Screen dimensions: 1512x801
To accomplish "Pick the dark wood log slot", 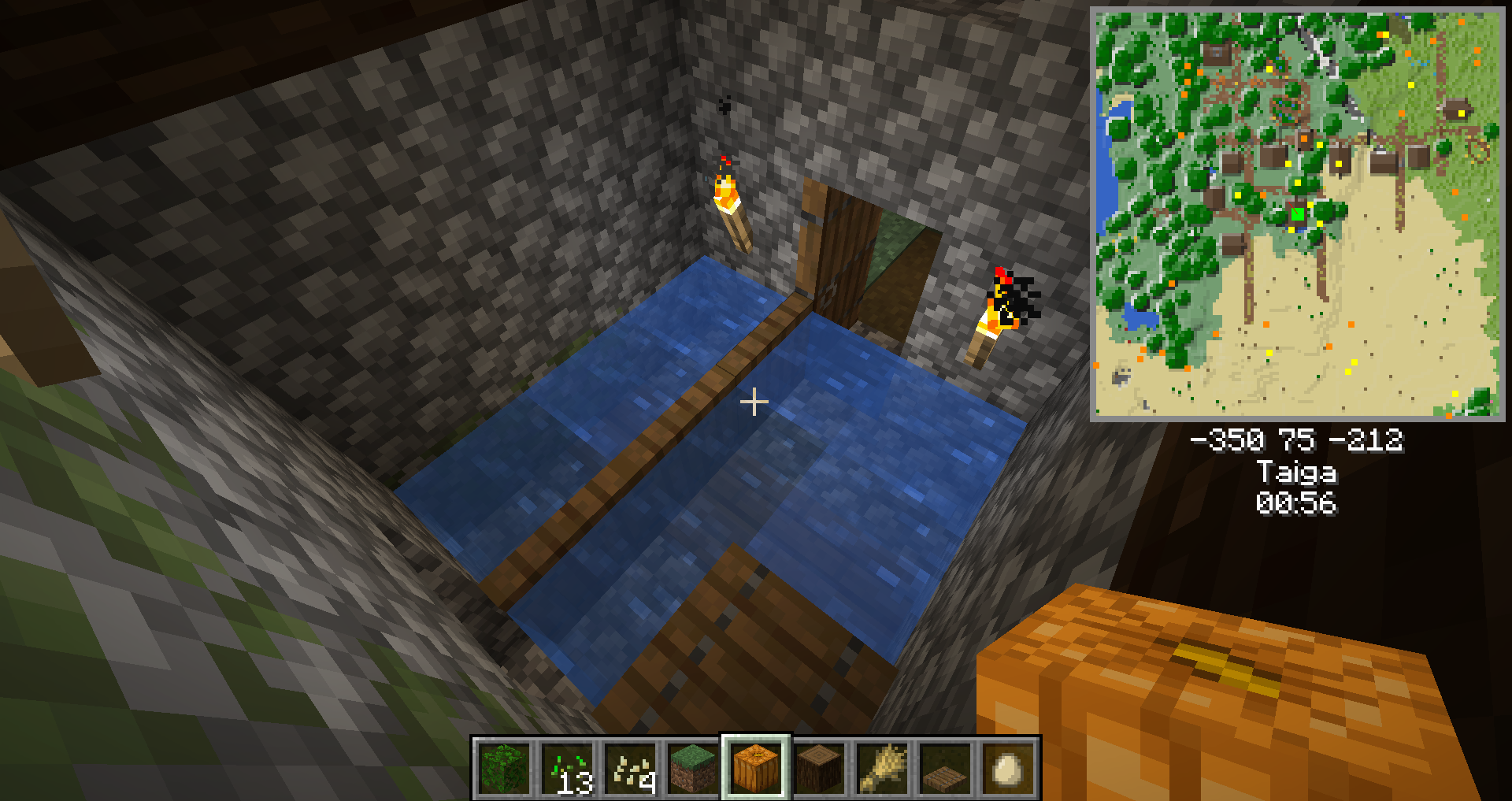I will coord(819,768).
